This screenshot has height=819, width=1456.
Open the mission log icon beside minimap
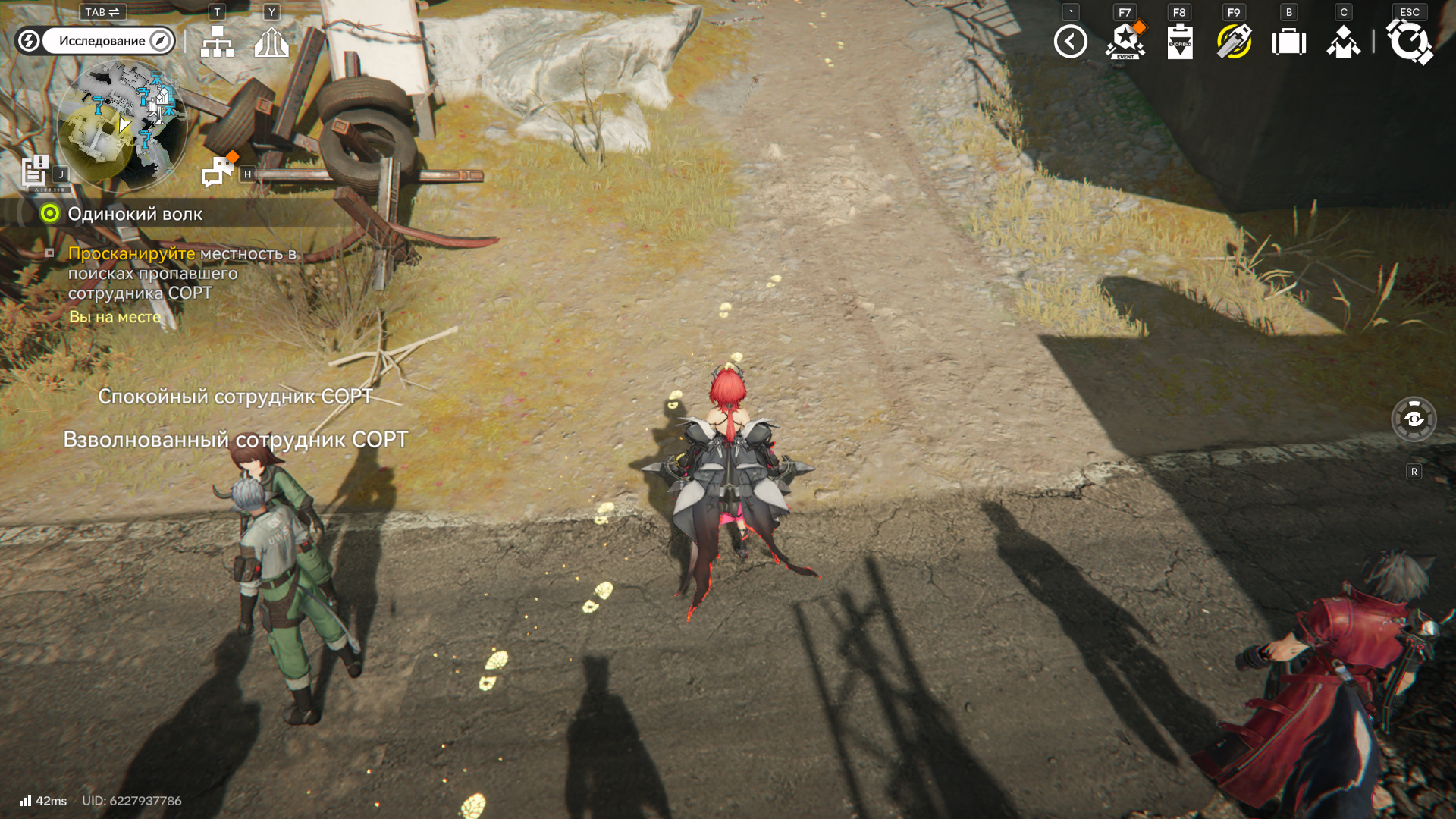click(35, 171)
